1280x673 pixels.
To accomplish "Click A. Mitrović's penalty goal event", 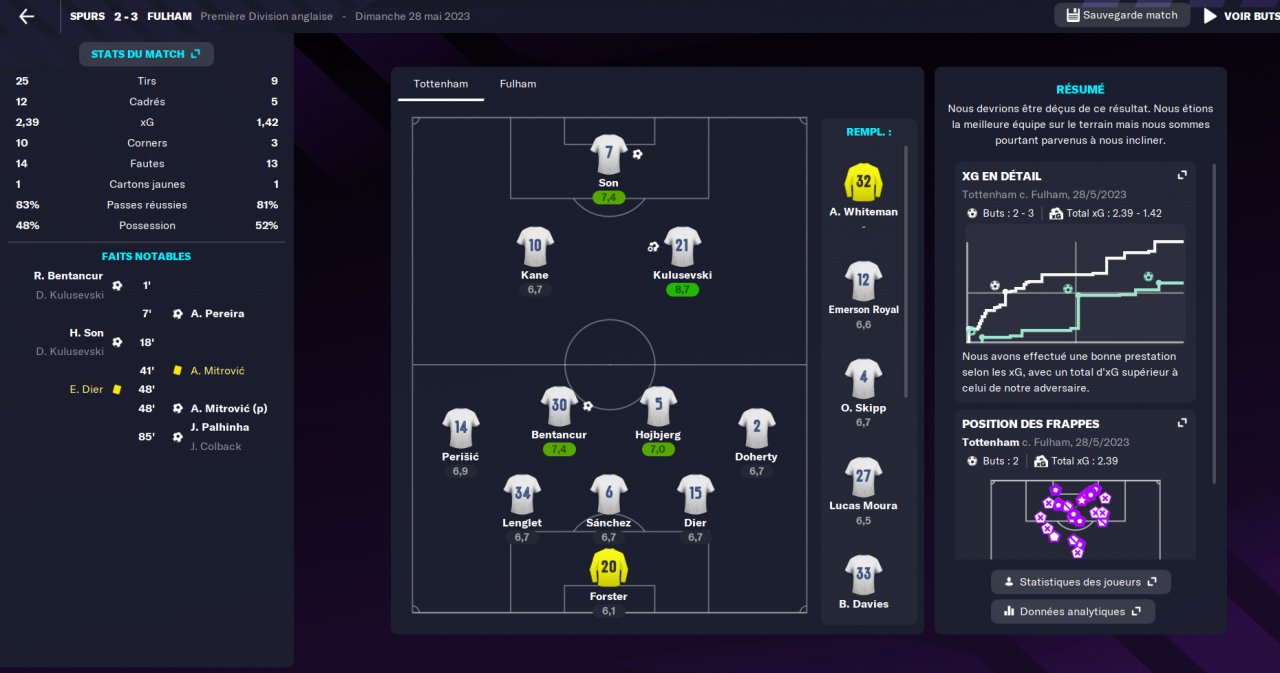I will pyautogui.click(x=229, y=408).
